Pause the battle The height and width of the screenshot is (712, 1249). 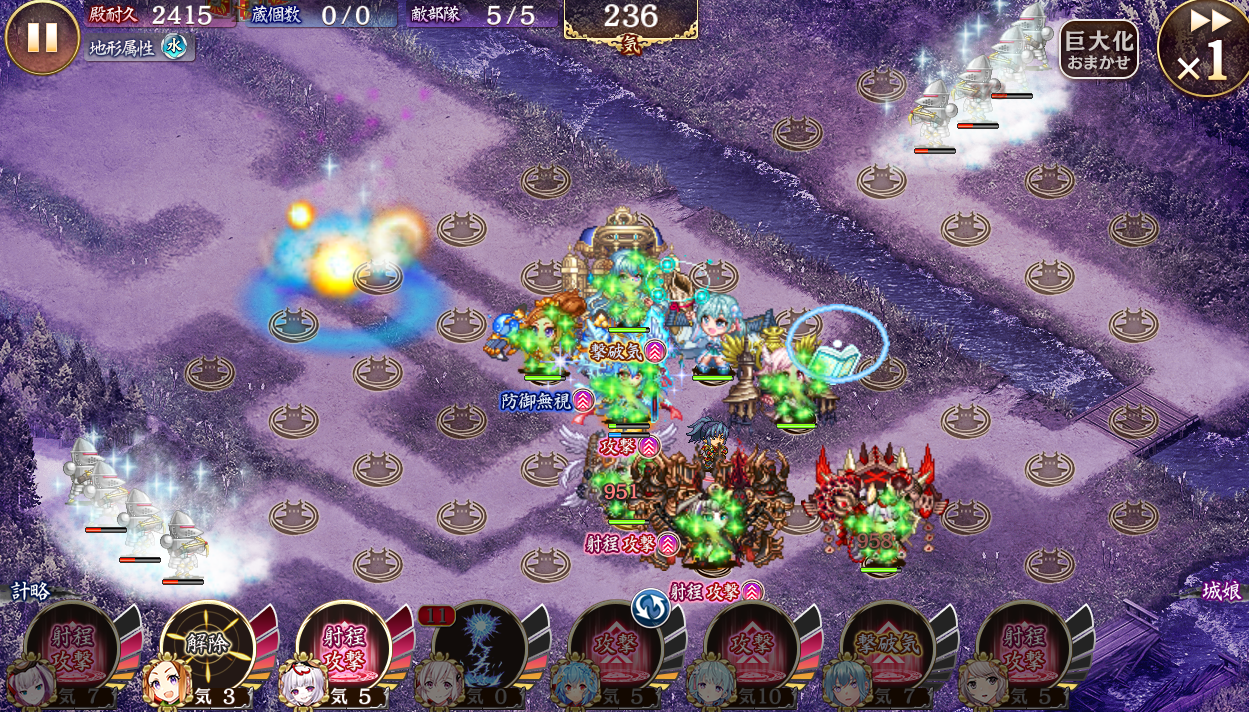[x=42, y=37]
